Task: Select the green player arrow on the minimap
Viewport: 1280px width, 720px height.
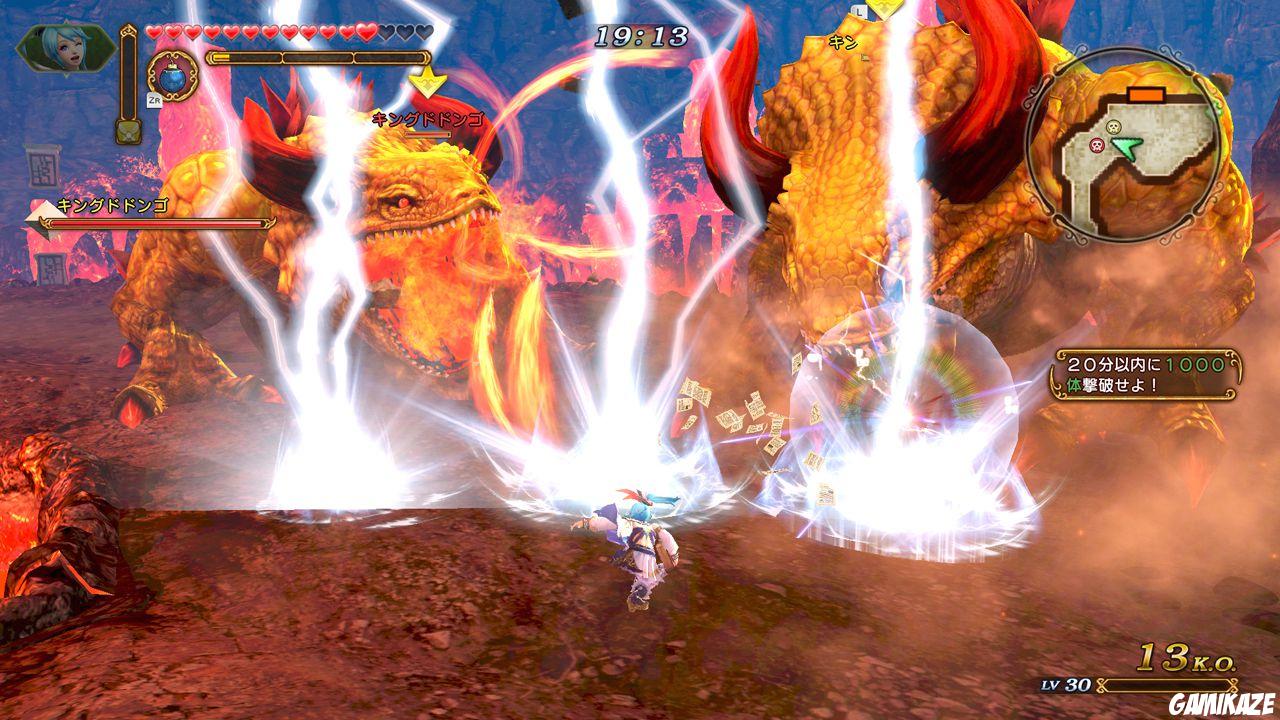Action: click(1127, 147)
